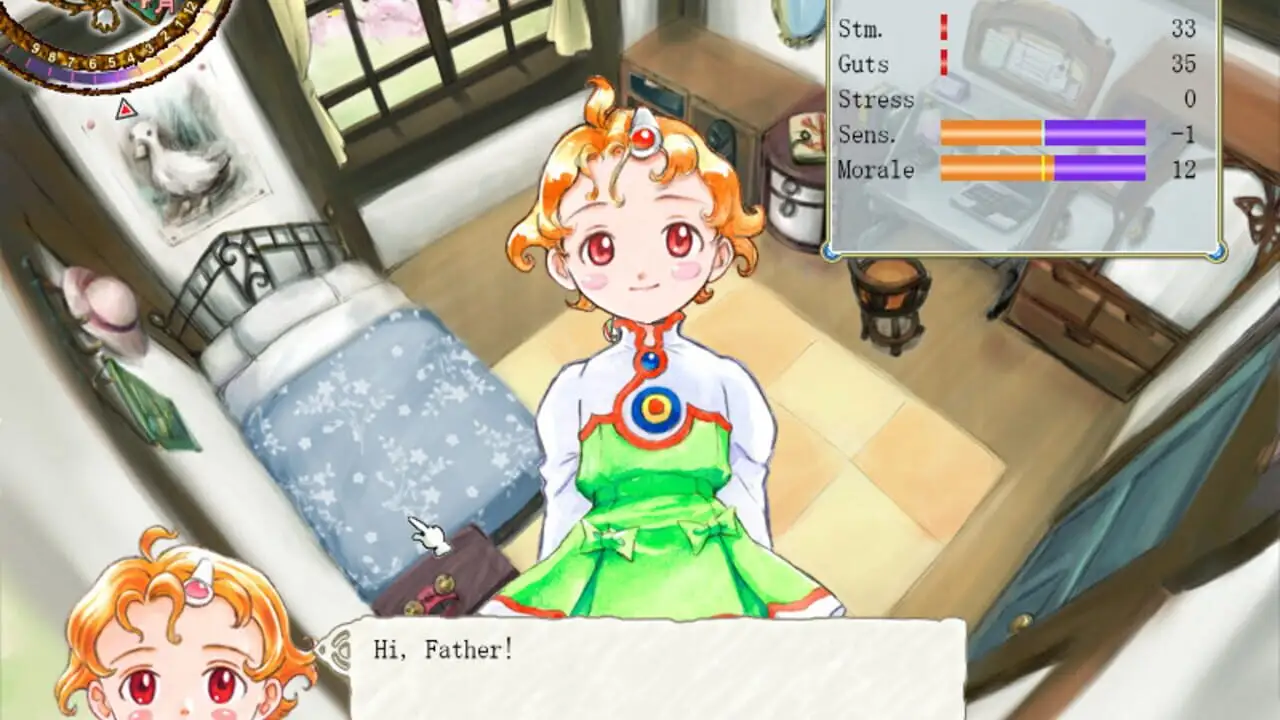This screenshot has width=1280, height=720.
Task: Click the calendar month dial
Action: coord(108,40)
